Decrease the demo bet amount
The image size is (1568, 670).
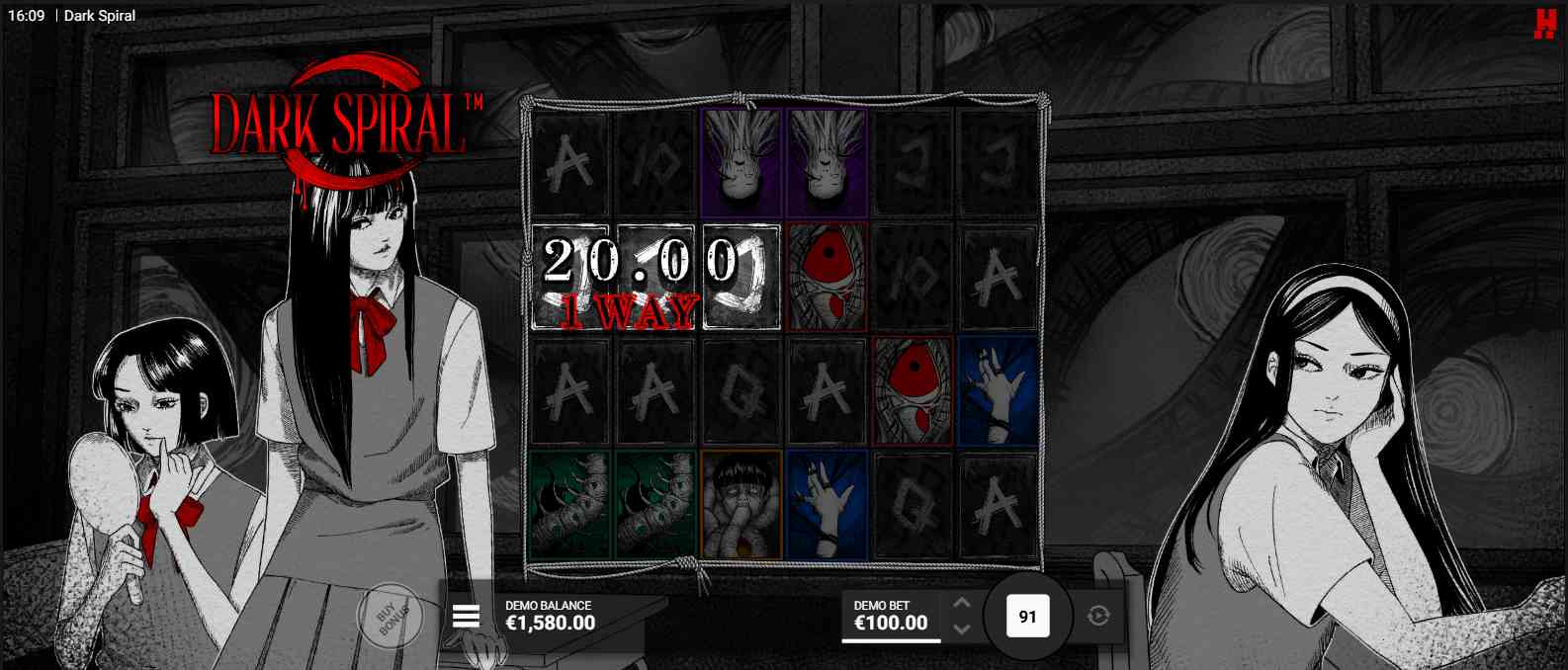(962, 628)
